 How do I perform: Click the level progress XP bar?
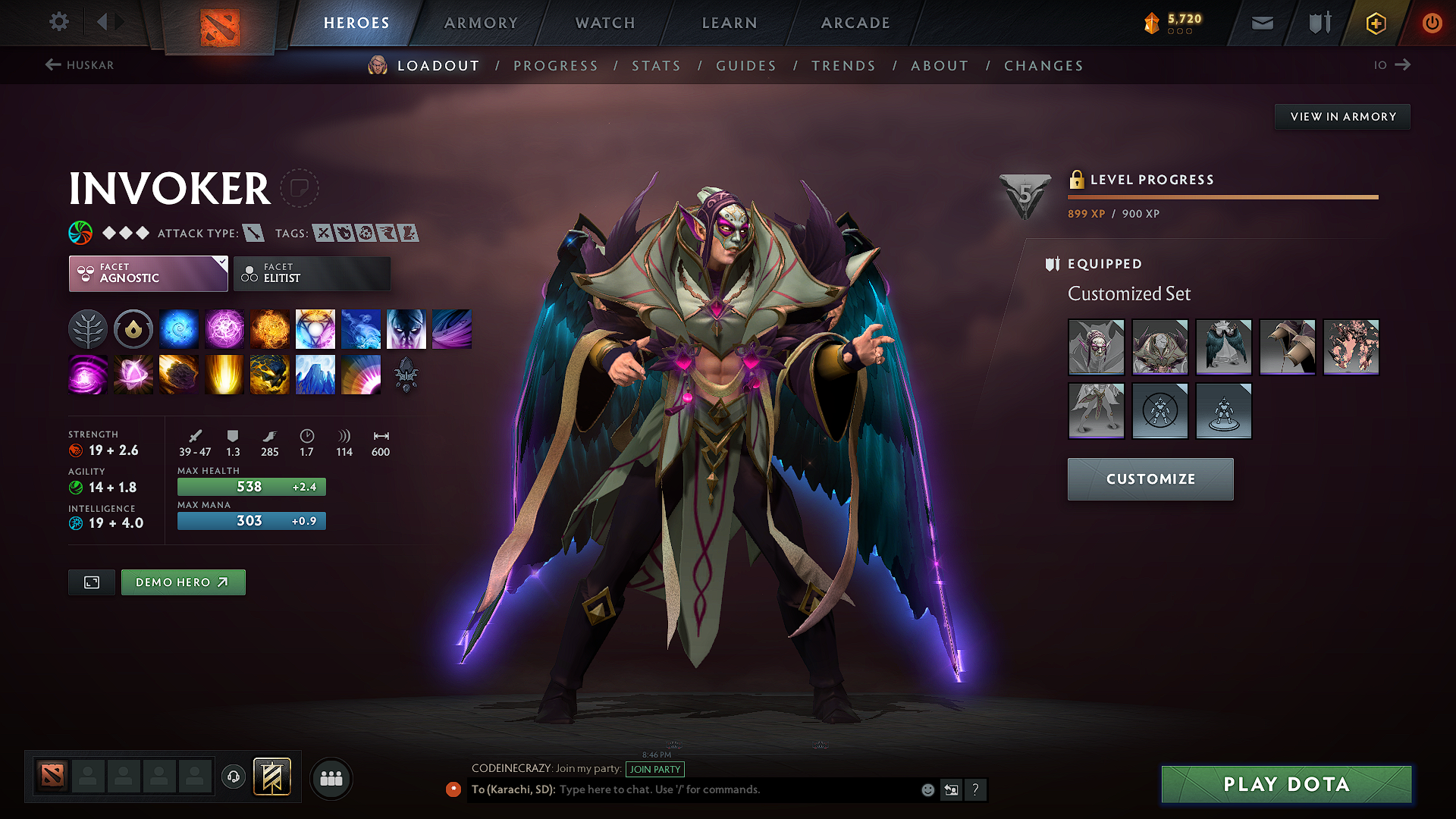coord(1222,196)
